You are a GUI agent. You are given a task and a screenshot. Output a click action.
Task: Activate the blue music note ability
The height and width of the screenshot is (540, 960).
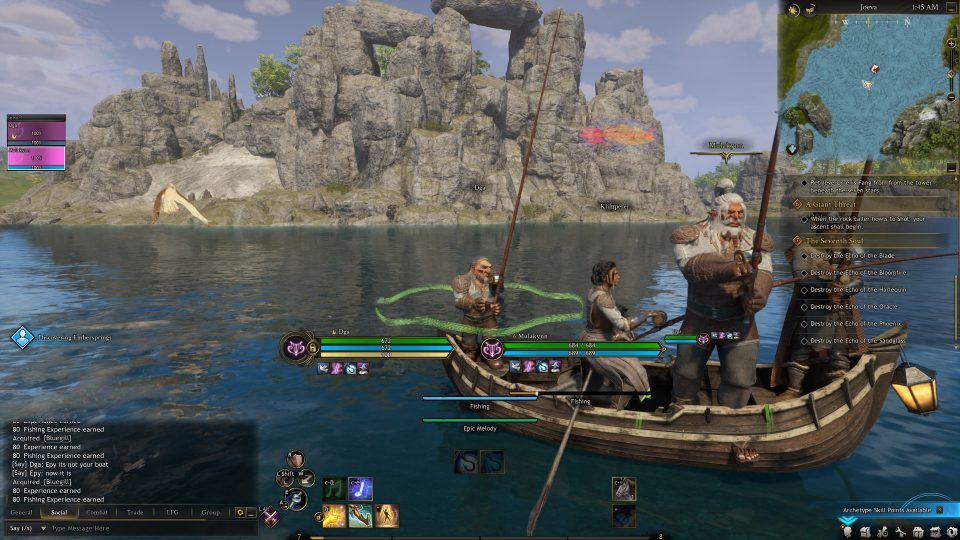point(360,489)
